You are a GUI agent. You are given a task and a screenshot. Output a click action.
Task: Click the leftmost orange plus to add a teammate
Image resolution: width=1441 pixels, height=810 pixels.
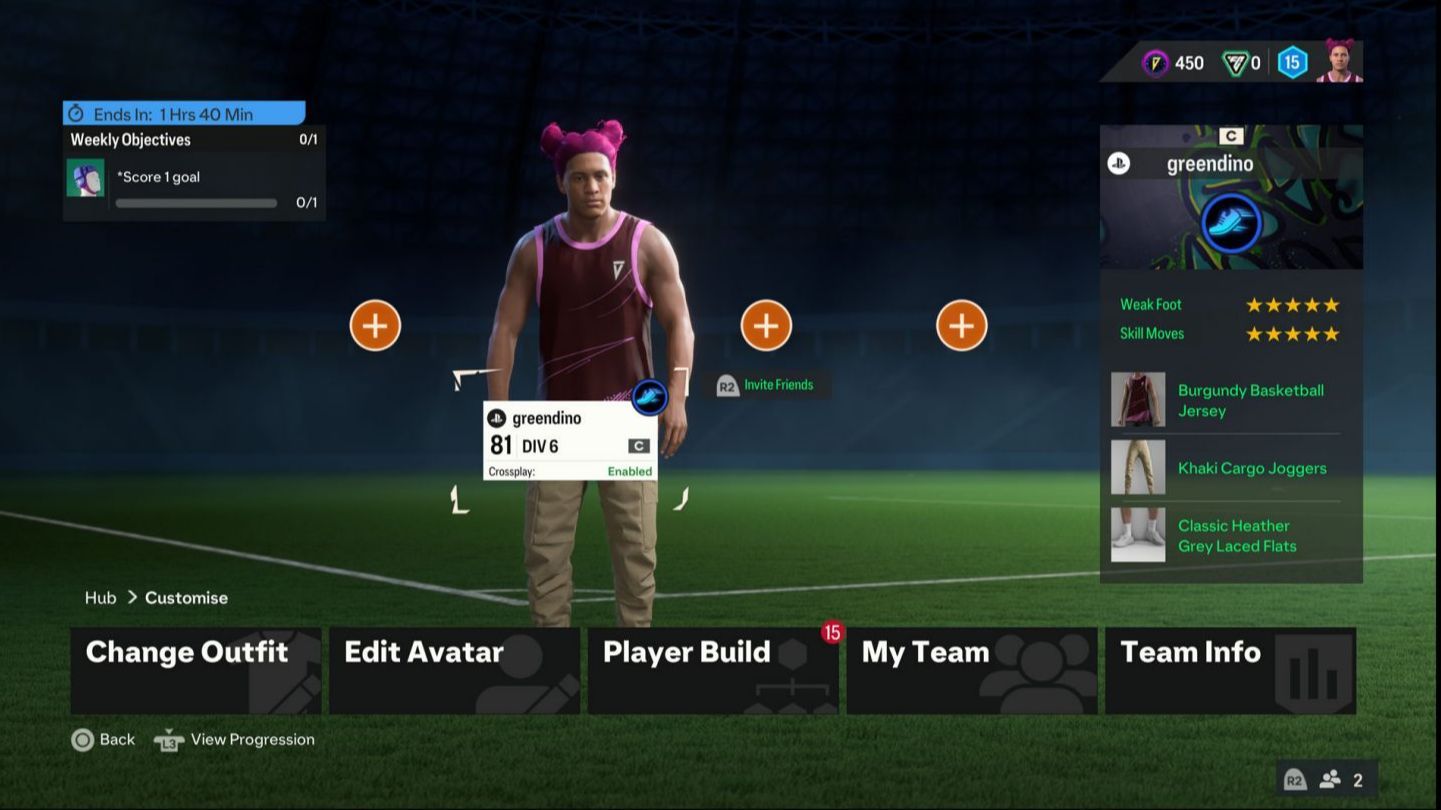point(374,324)
